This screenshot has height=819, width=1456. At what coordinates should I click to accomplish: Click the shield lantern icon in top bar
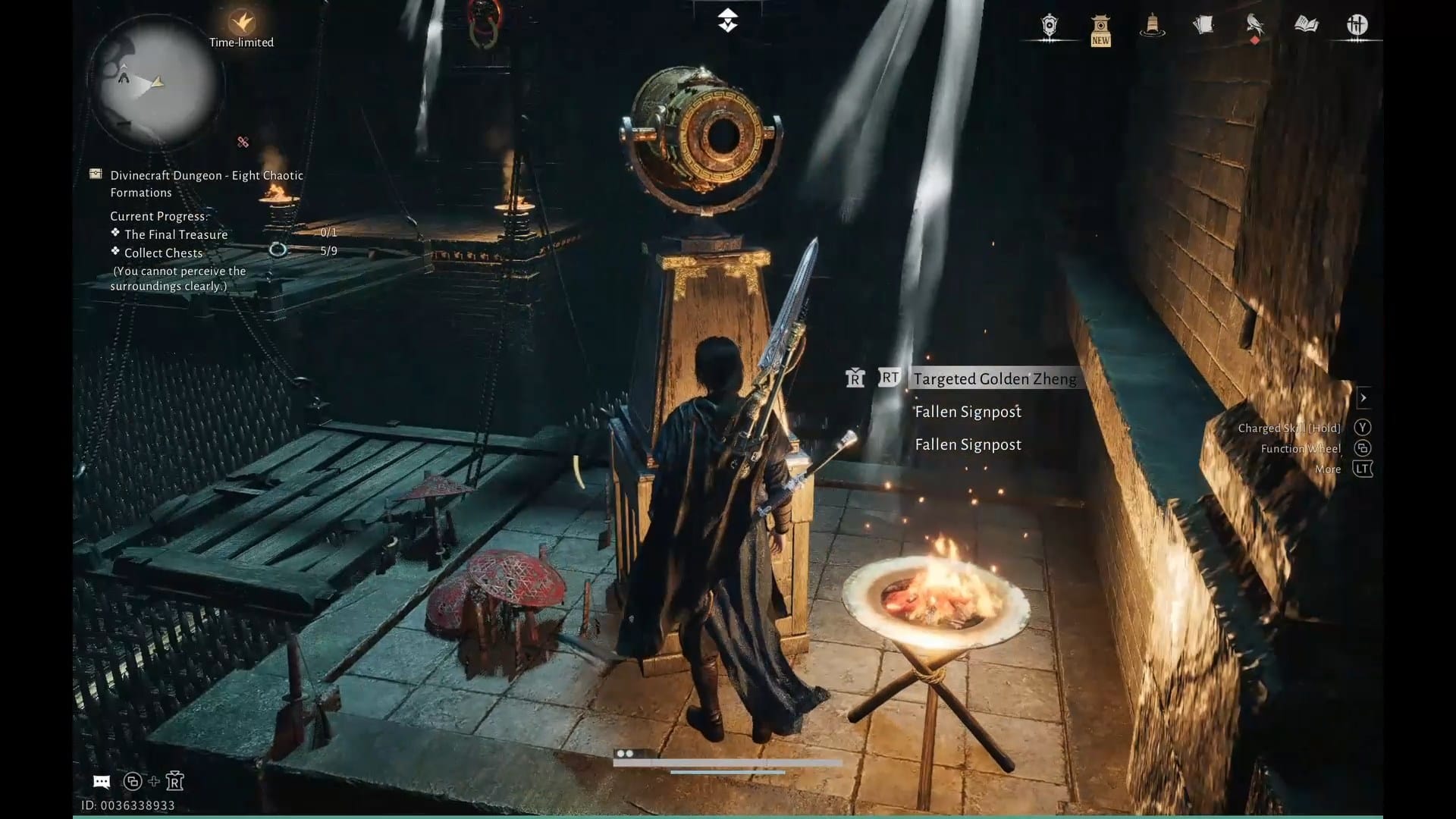1049,26
